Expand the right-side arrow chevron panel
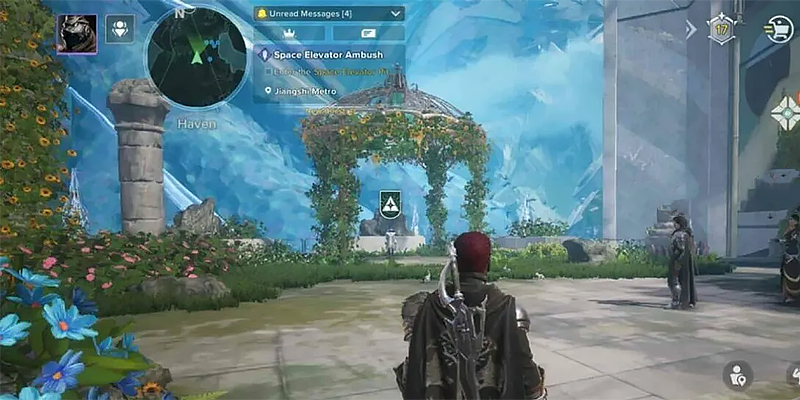The image size is (800, 400). (x=691, y=30)
